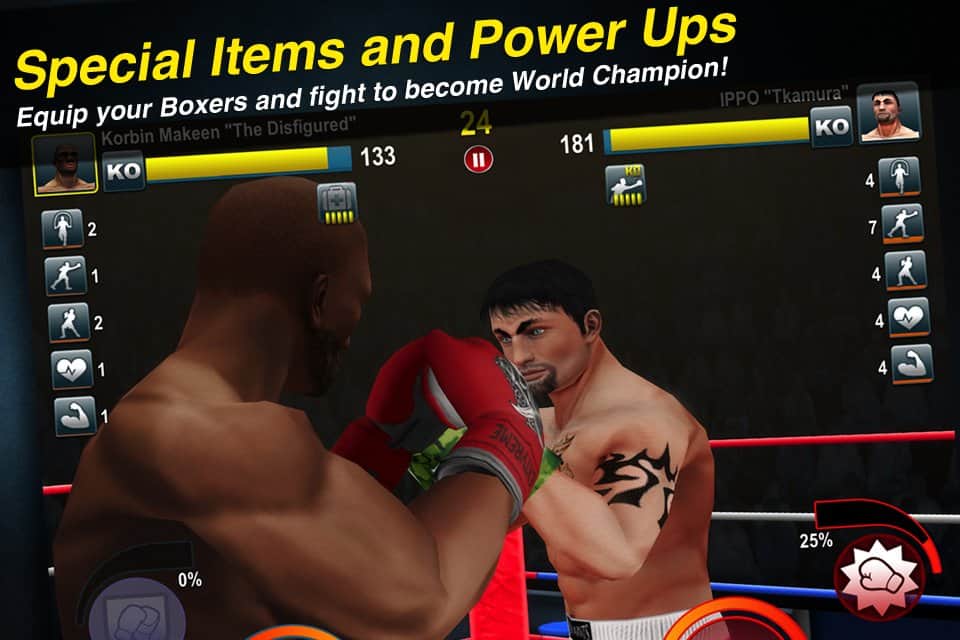960x640 pixels.
Task: Pause the match with the red pause button
Action: (x=478, y=159)
